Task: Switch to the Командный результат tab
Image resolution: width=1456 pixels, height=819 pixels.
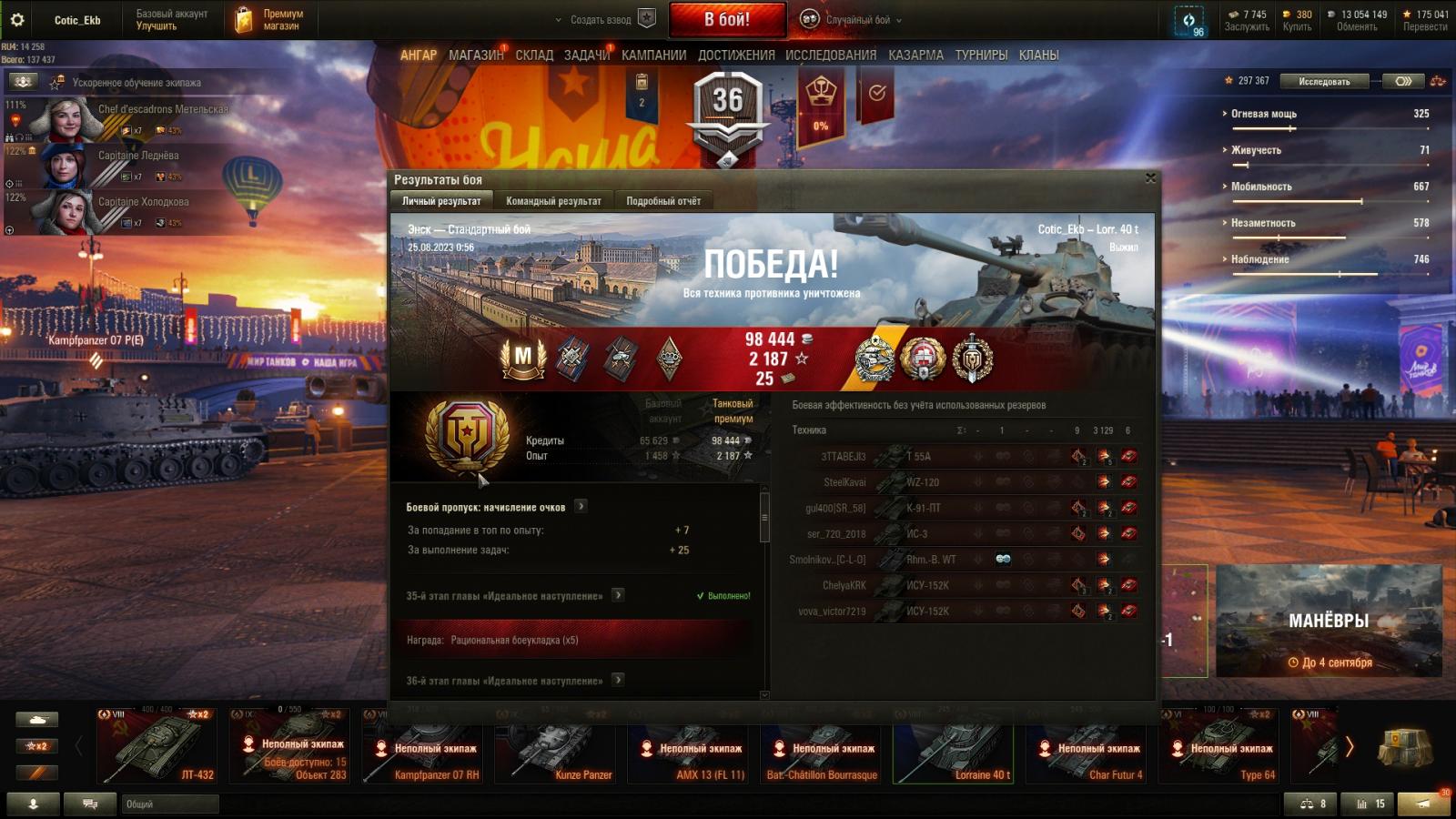Action: [x=553, y=201]
